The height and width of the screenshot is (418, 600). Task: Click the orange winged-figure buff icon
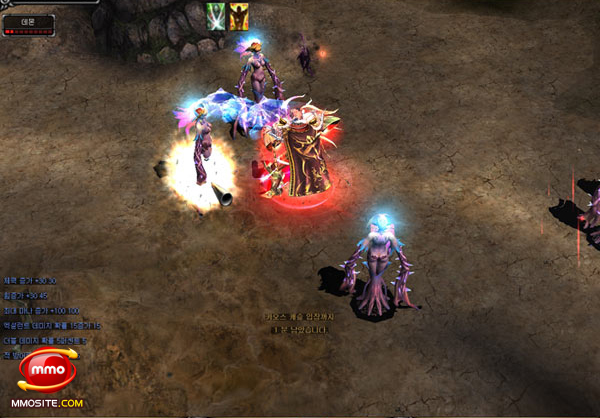[240, 15]
